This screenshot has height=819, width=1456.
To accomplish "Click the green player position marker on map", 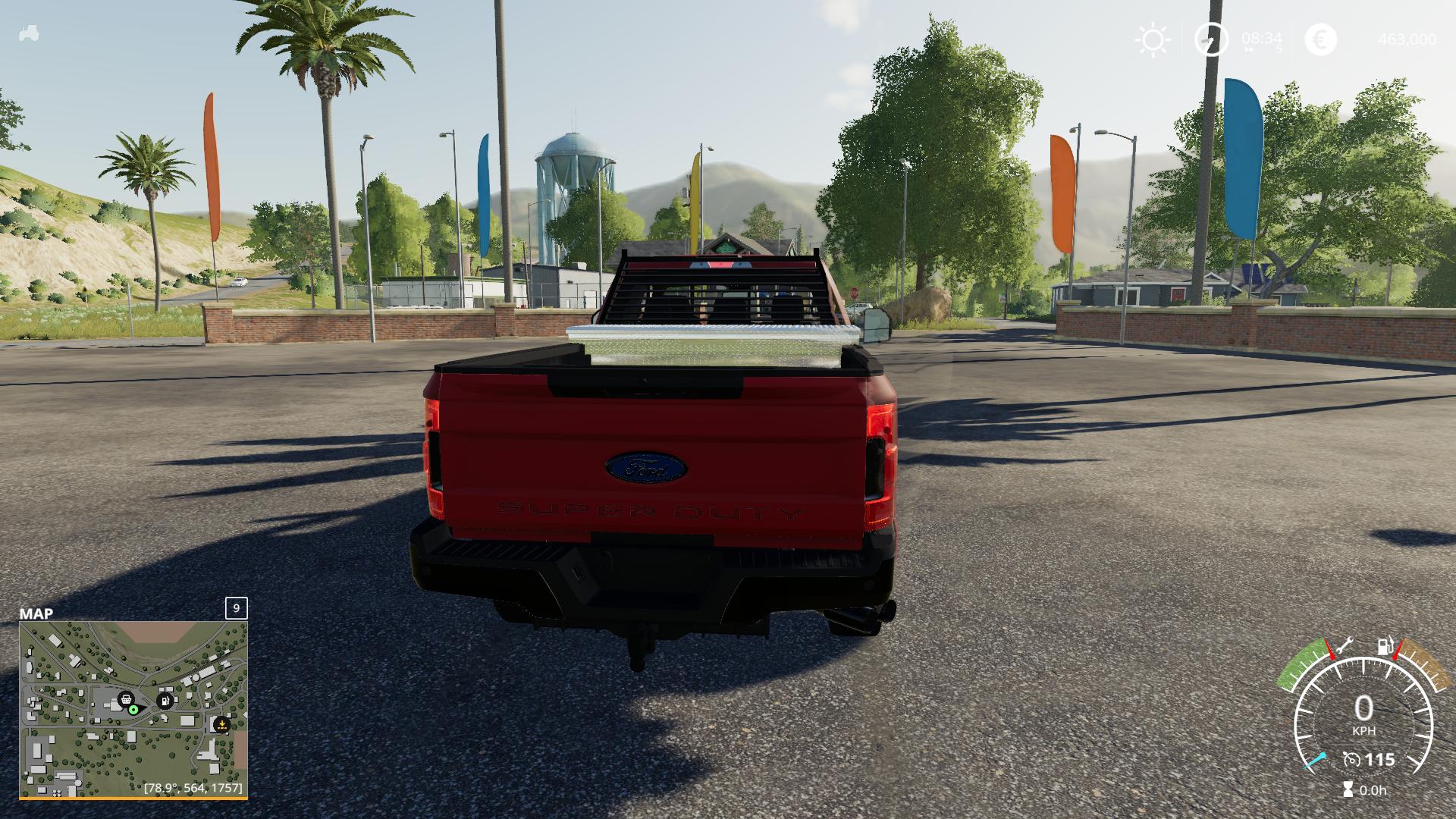I will pyautogui.click(x=133, y=710).
